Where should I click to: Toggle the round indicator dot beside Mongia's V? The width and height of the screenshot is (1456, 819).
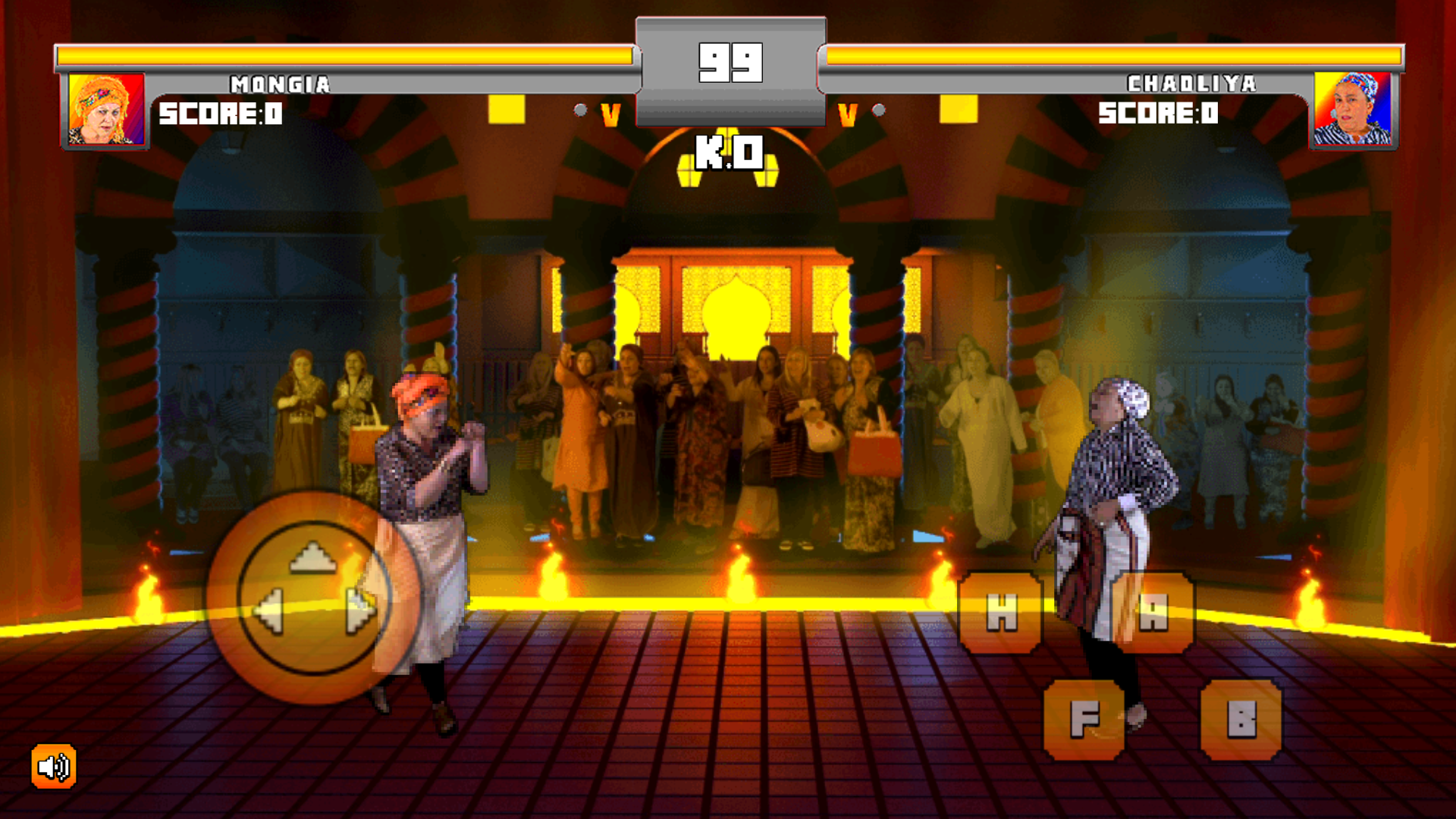[x=581, y=108]
